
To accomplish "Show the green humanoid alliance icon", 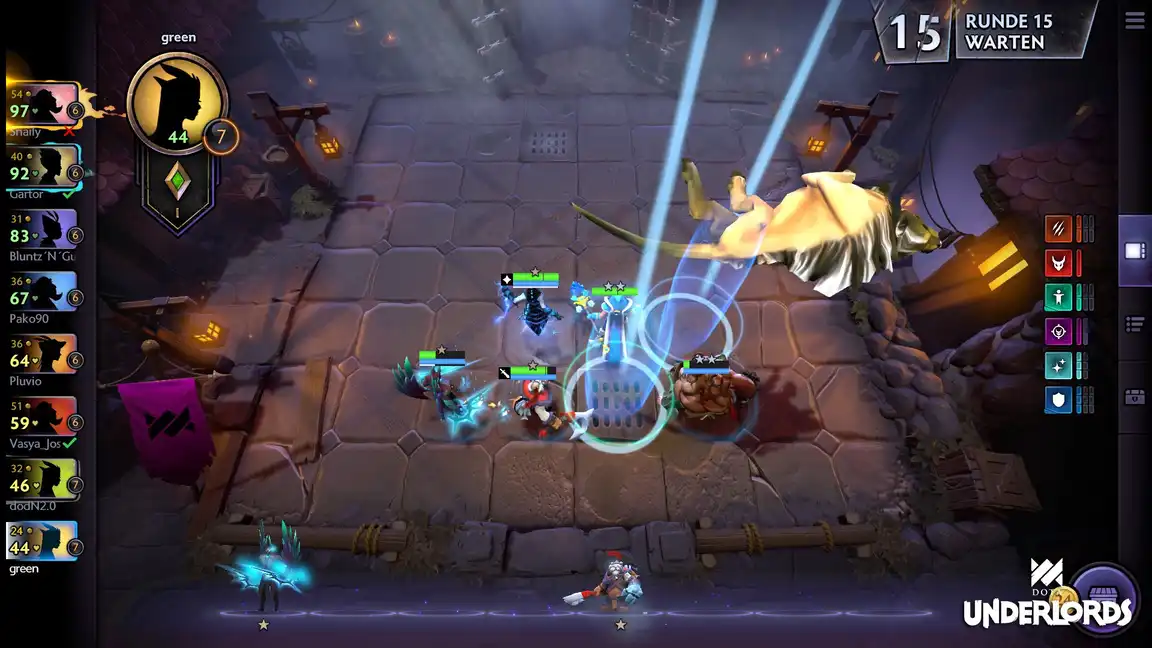I will click(x=1058, y=297).
